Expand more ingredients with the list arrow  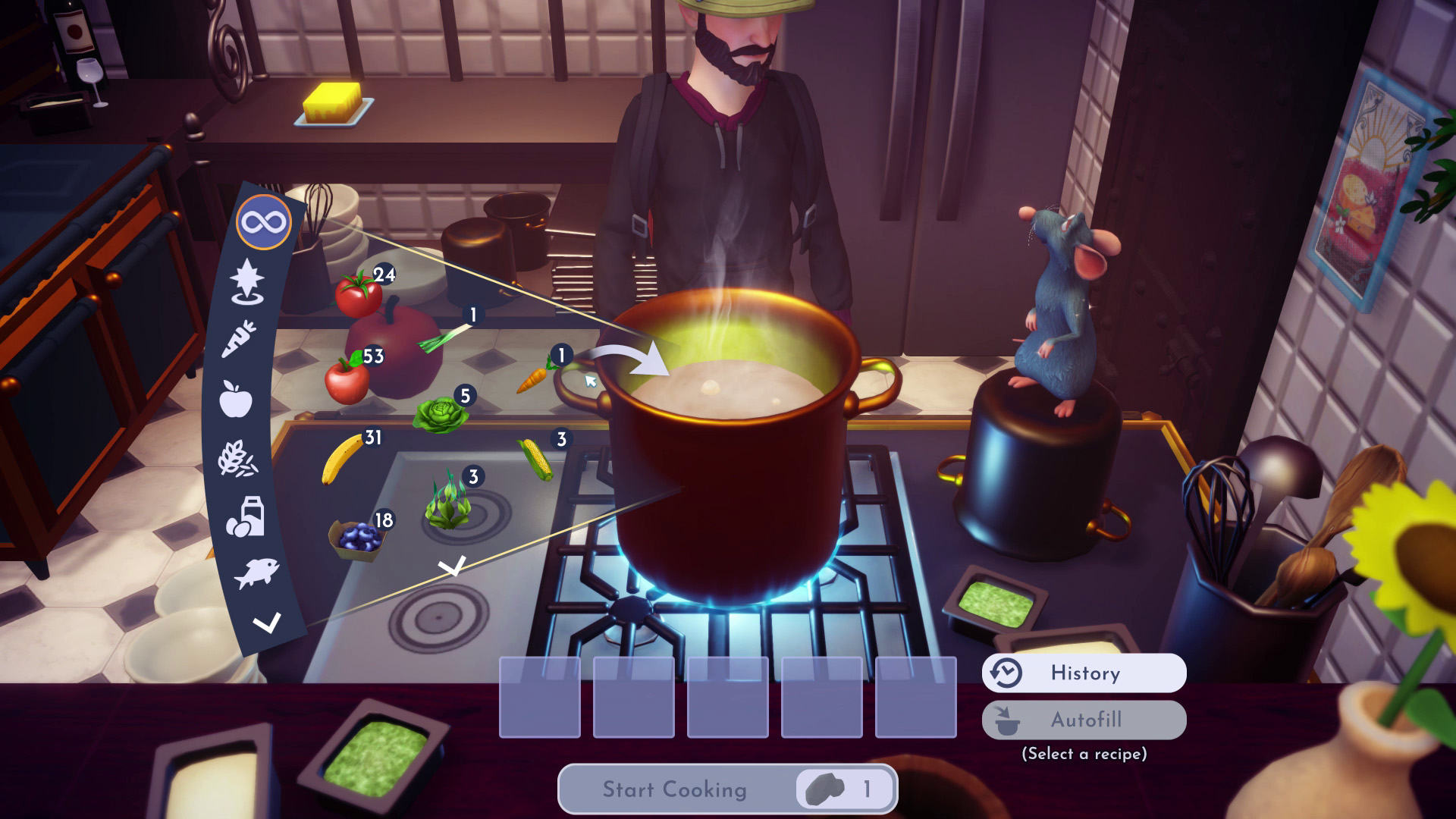click(x=453, y=566)
